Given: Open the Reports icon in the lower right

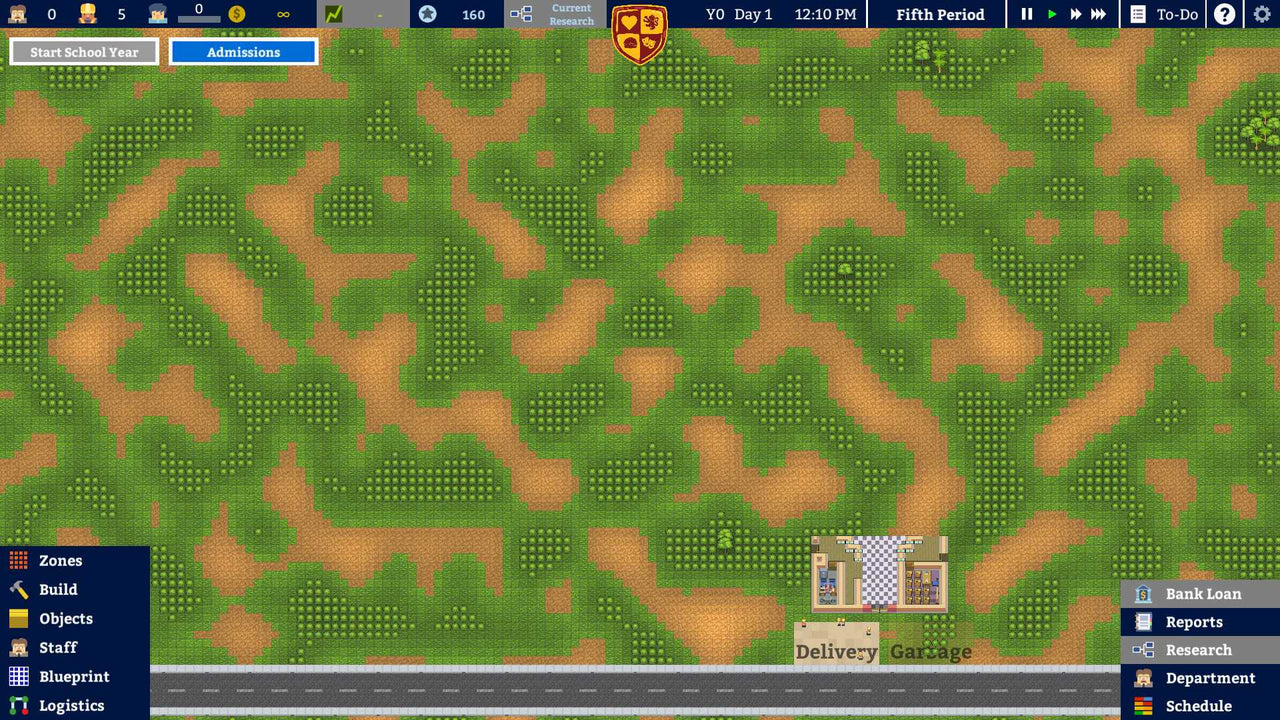Looking at the screenshot, I should point(1142,621).
